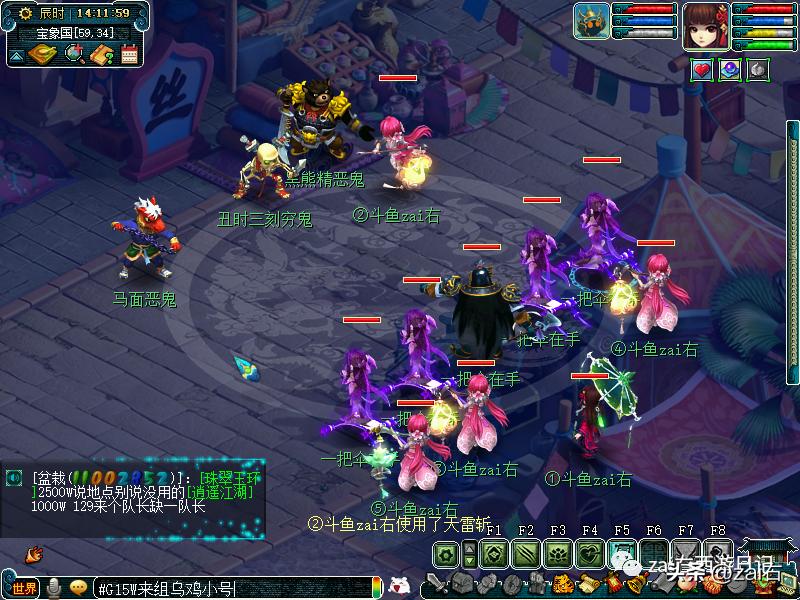Open the golden tiger icon in bottom menu

click(563, 584)
